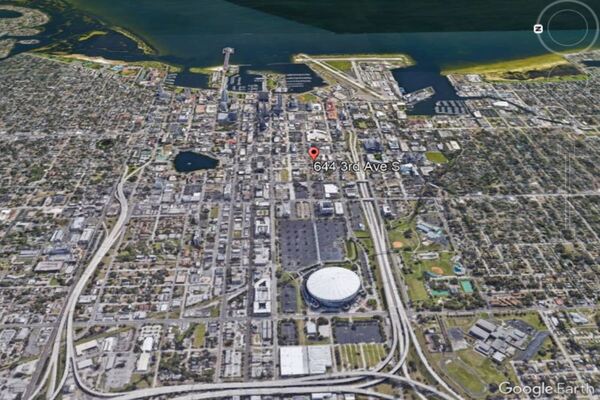Click the N marker on the compass ring

[538, 29]
